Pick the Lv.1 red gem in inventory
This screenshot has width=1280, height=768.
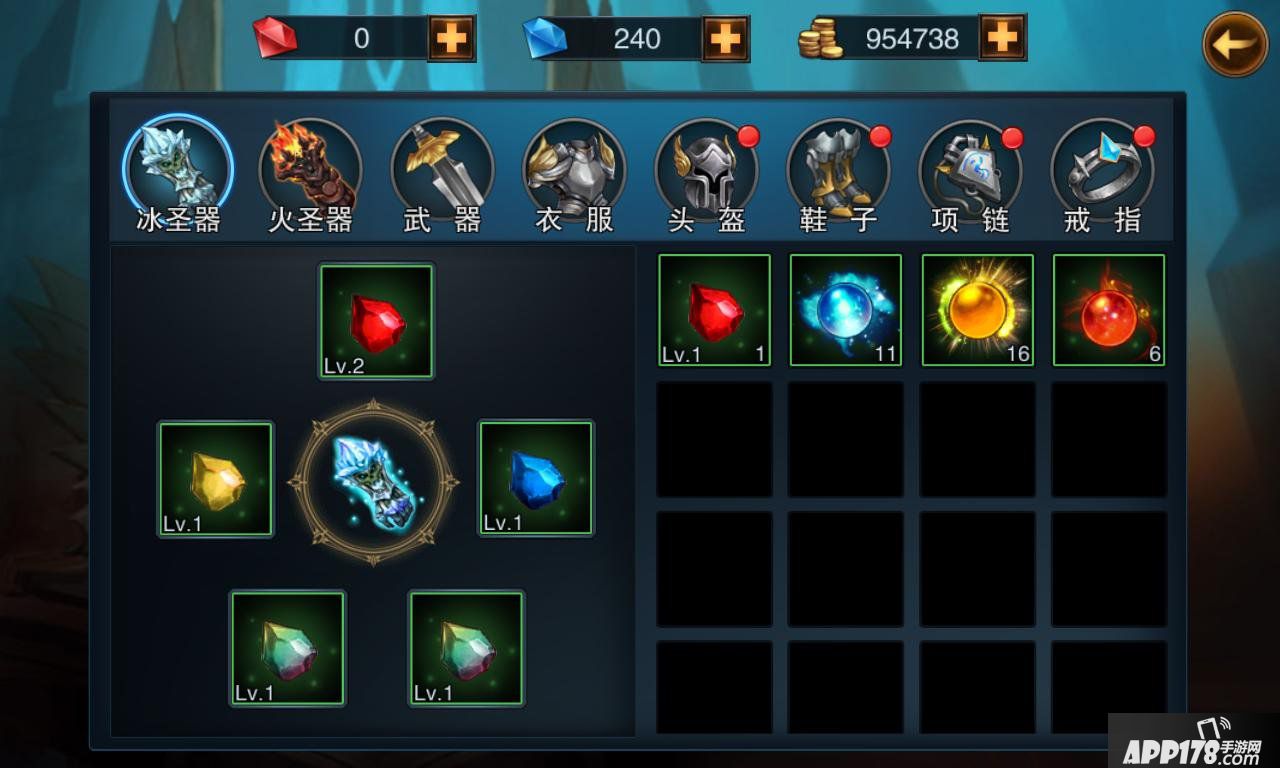point(714,310)
